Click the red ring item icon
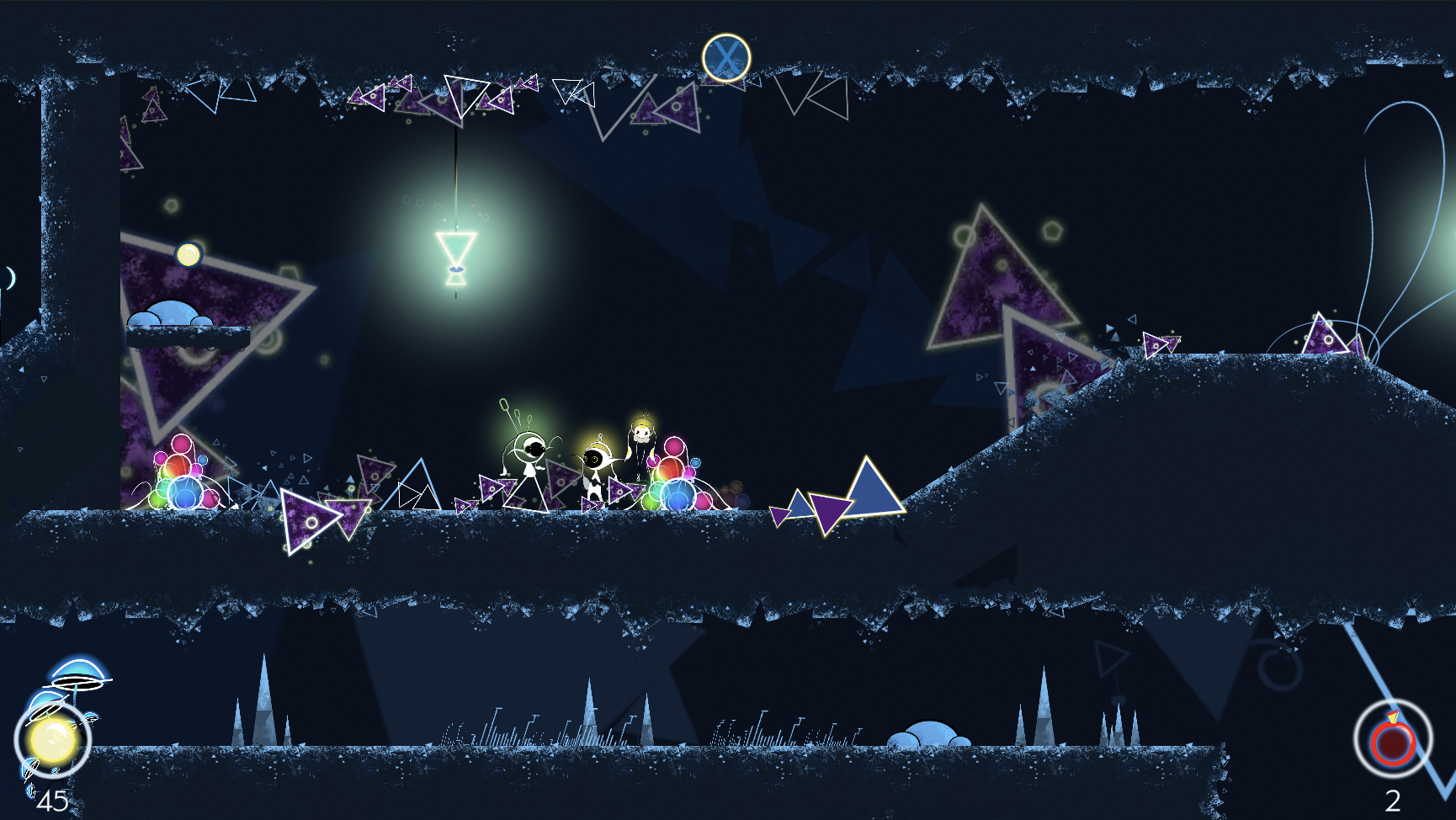The image size is (1456, 820). [1392, 740]
